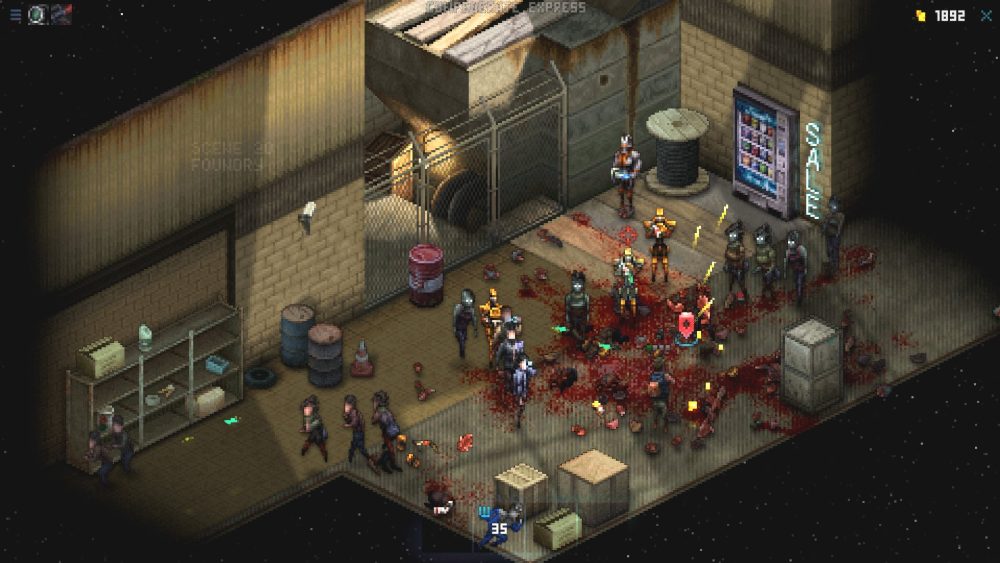Click the green circular icon beside the menu
1000x563 pixels.
tap(37, 15)
